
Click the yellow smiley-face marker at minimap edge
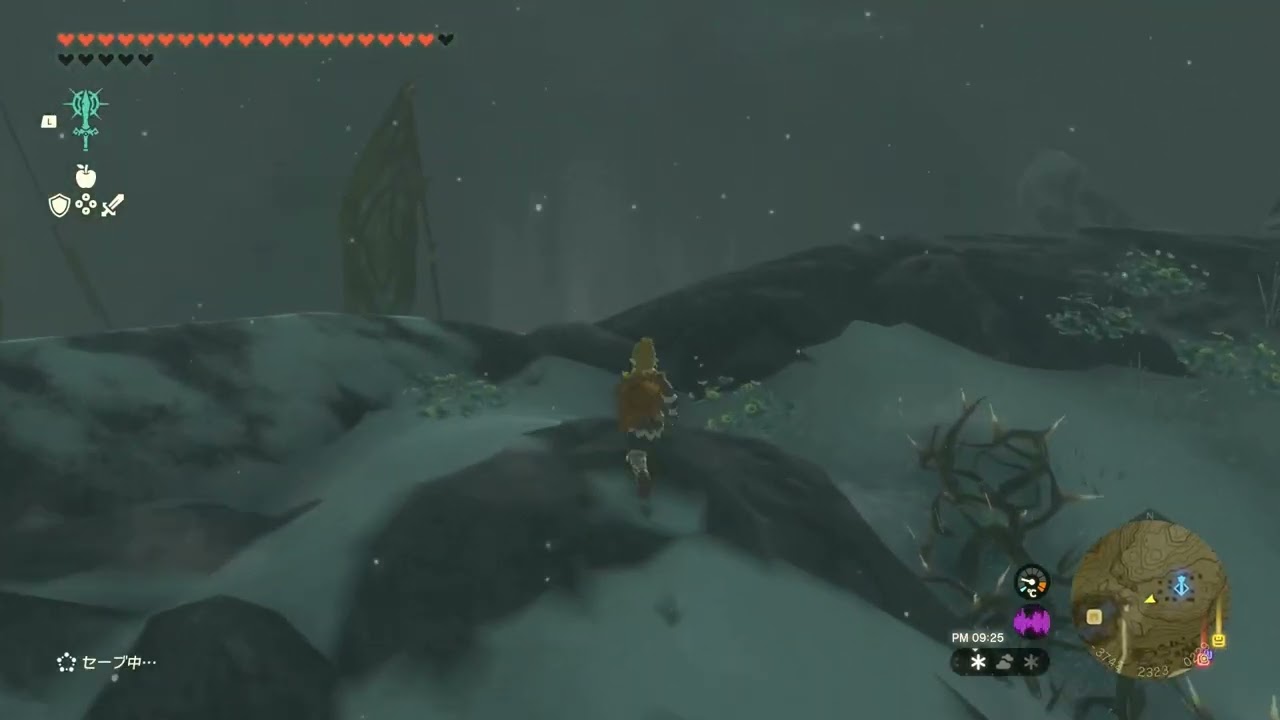1219,640
